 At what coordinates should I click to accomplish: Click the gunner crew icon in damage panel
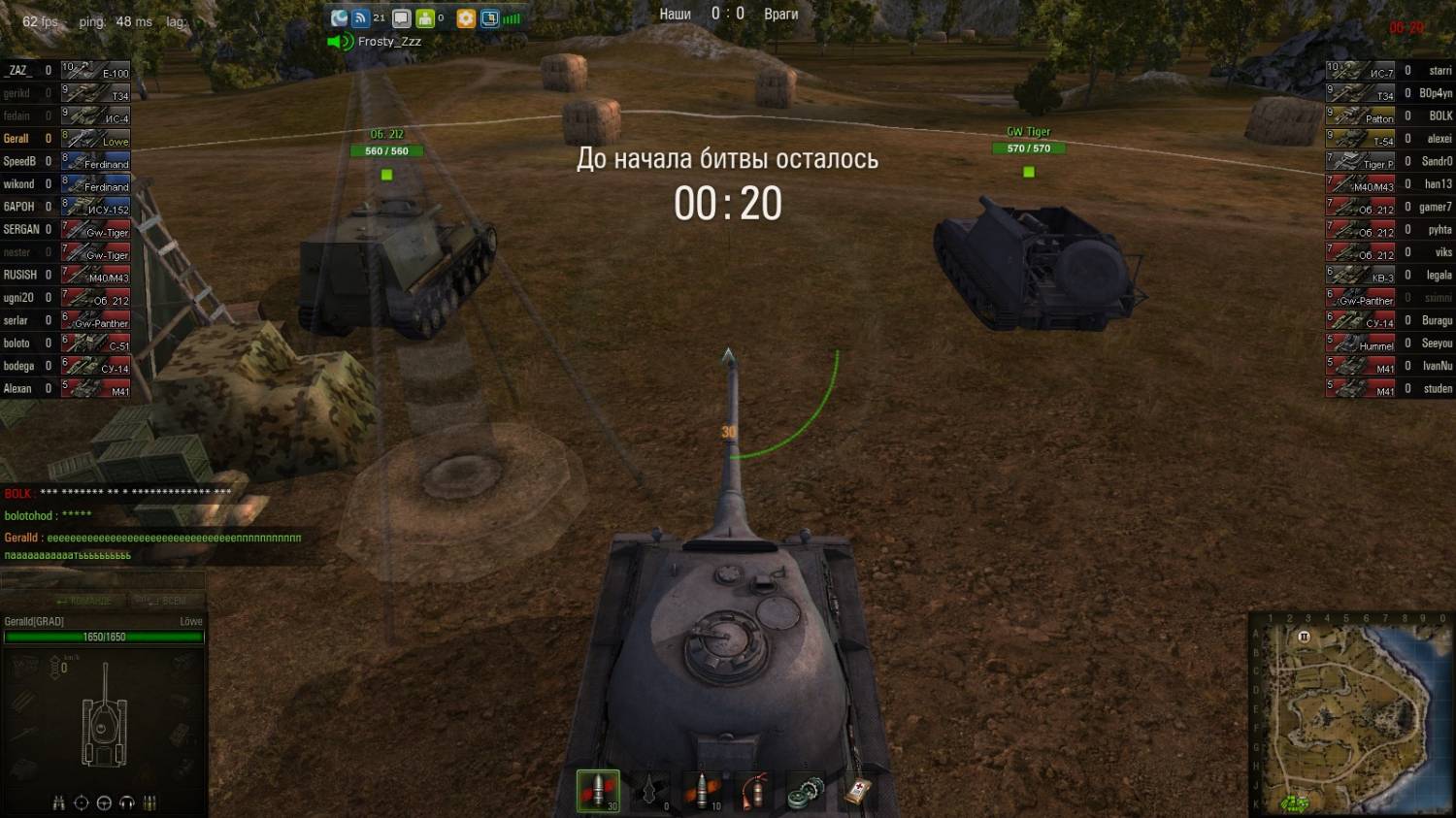pyautogui.click(x=82, y=802)
